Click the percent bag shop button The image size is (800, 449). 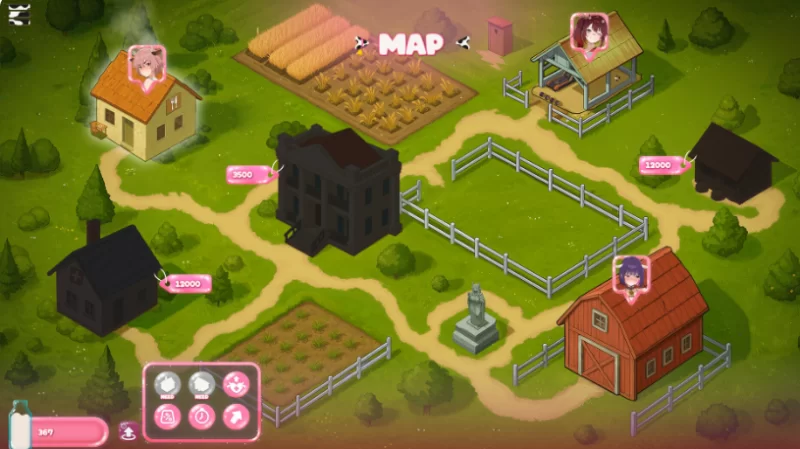click(170, 414)
